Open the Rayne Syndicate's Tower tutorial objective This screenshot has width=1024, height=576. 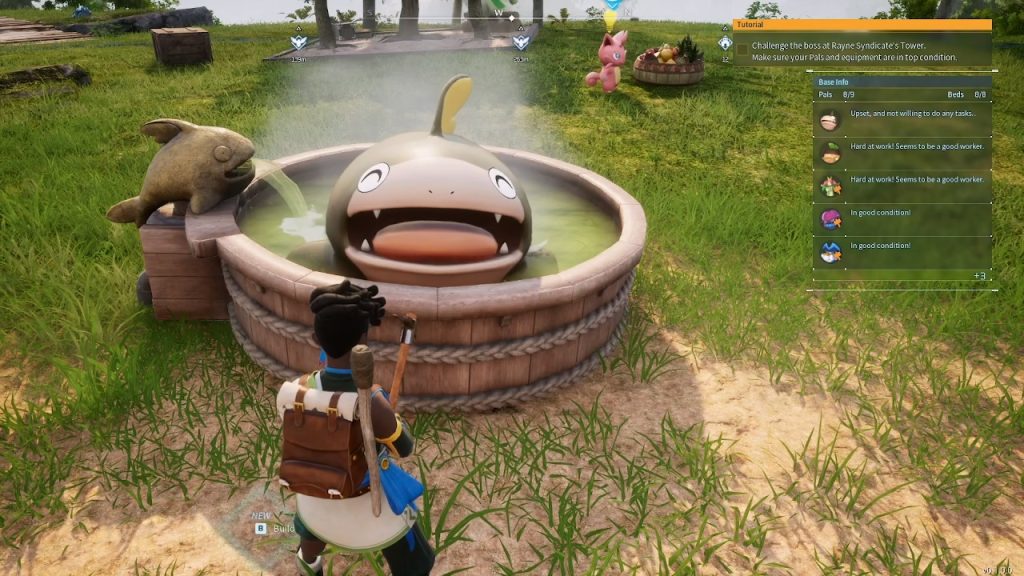(x=860, y=51)
